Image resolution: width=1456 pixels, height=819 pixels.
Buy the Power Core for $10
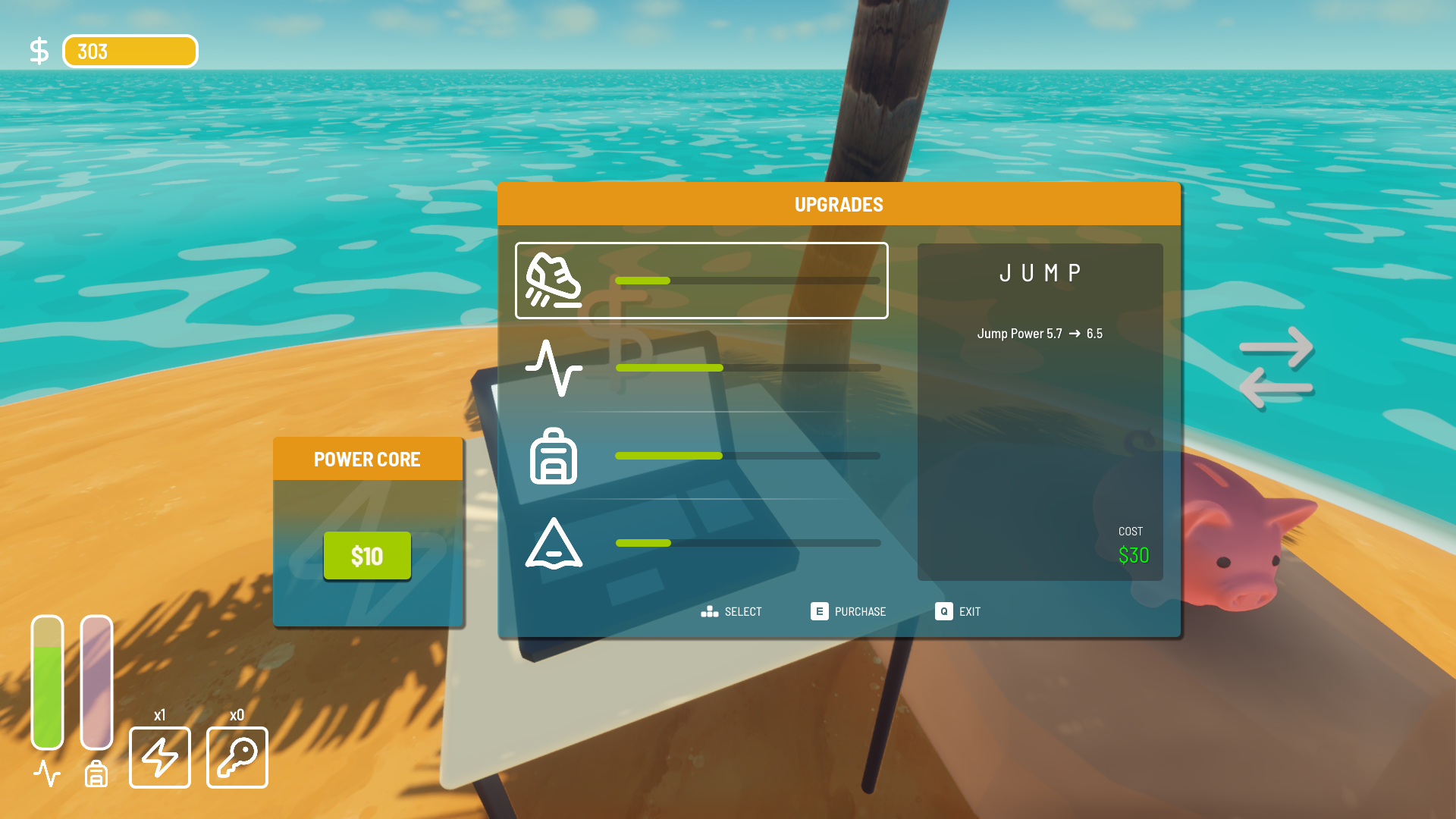click(x=367, y=556)
